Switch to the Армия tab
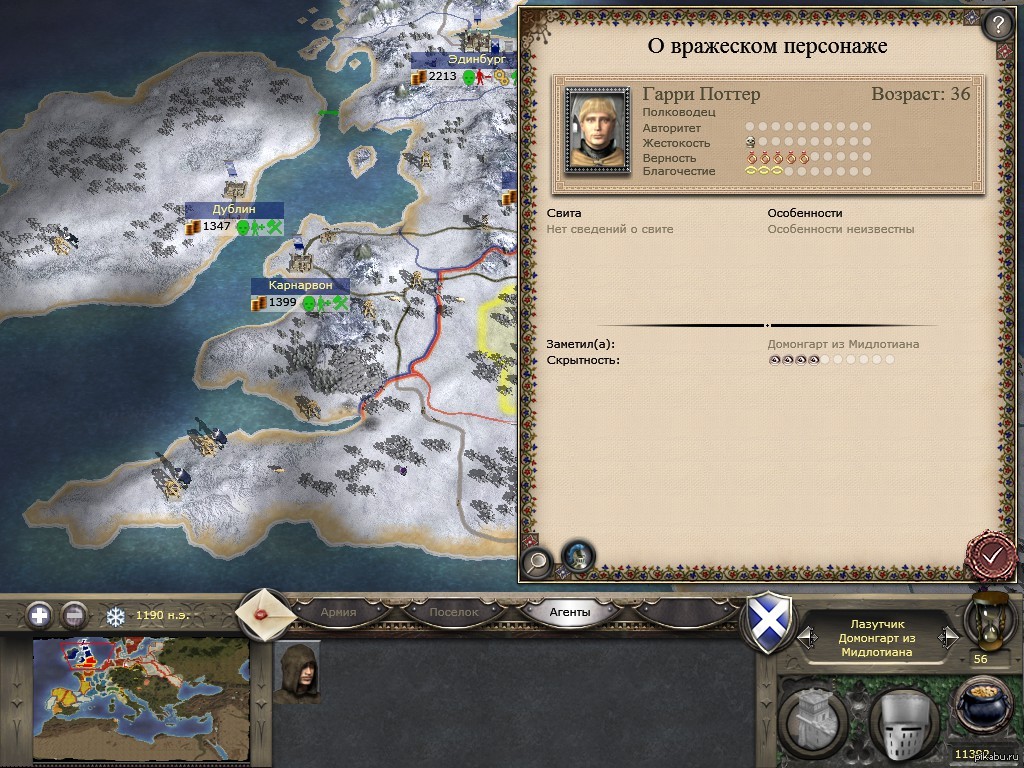This screenshot has width=1024, height=768. [x=339, y=612]
